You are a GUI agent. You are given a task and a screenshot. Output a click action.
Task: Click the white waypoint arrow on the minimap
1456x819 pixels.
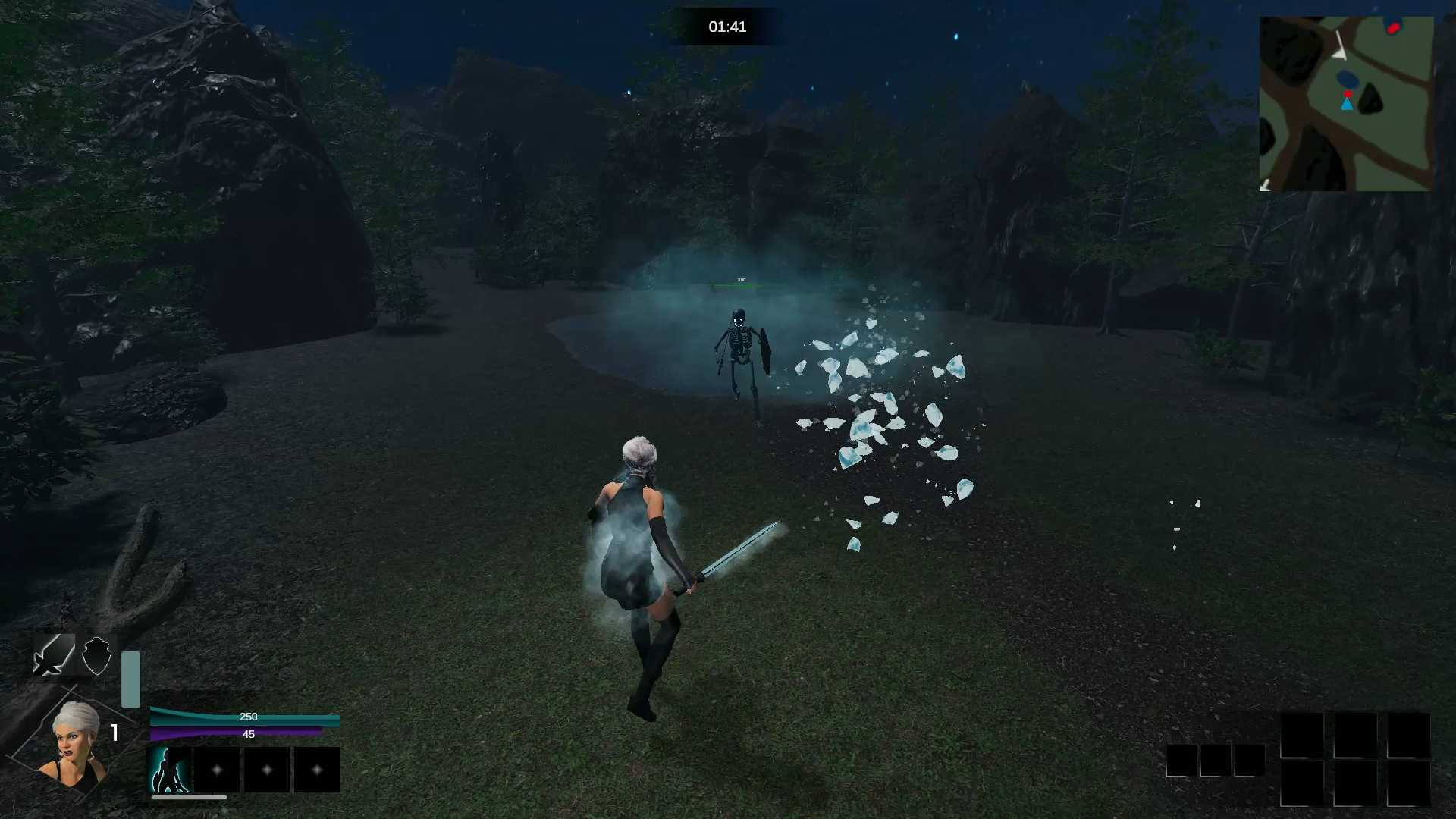tap(1341, 47)
